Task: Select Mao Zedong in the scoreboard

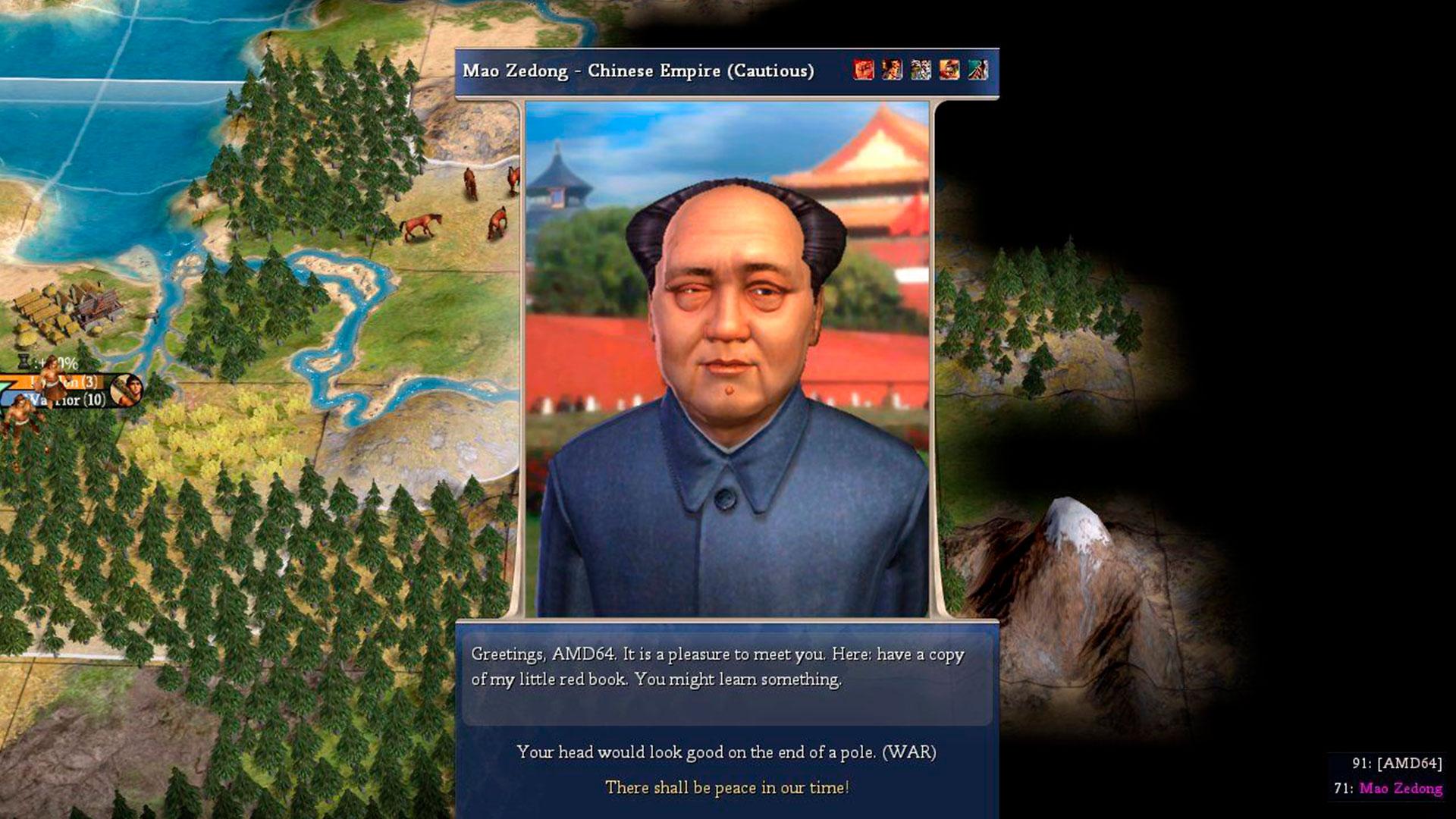Action: pos(1400,789)
